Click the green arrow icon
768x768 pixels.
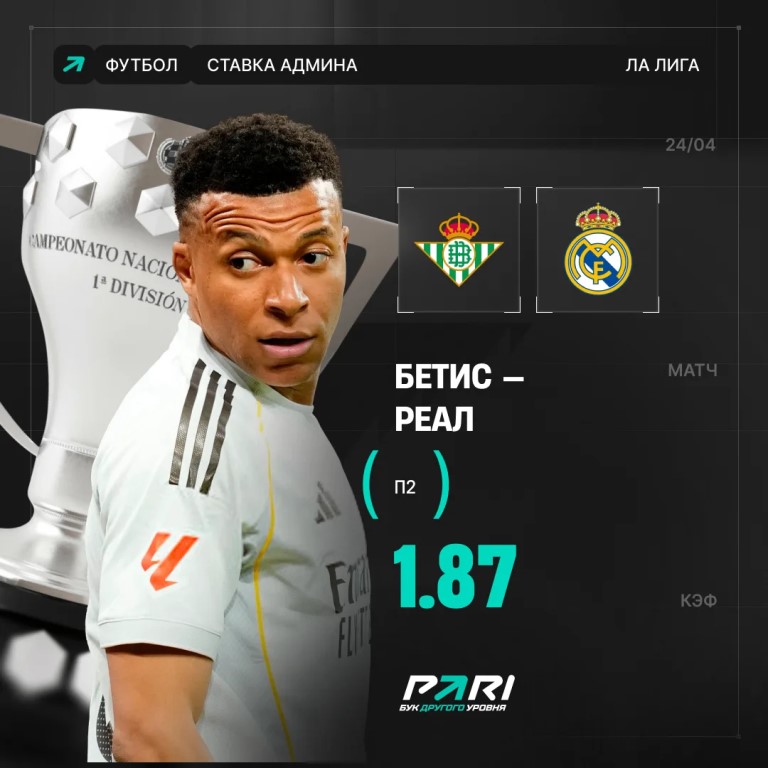tap(73, 65)
